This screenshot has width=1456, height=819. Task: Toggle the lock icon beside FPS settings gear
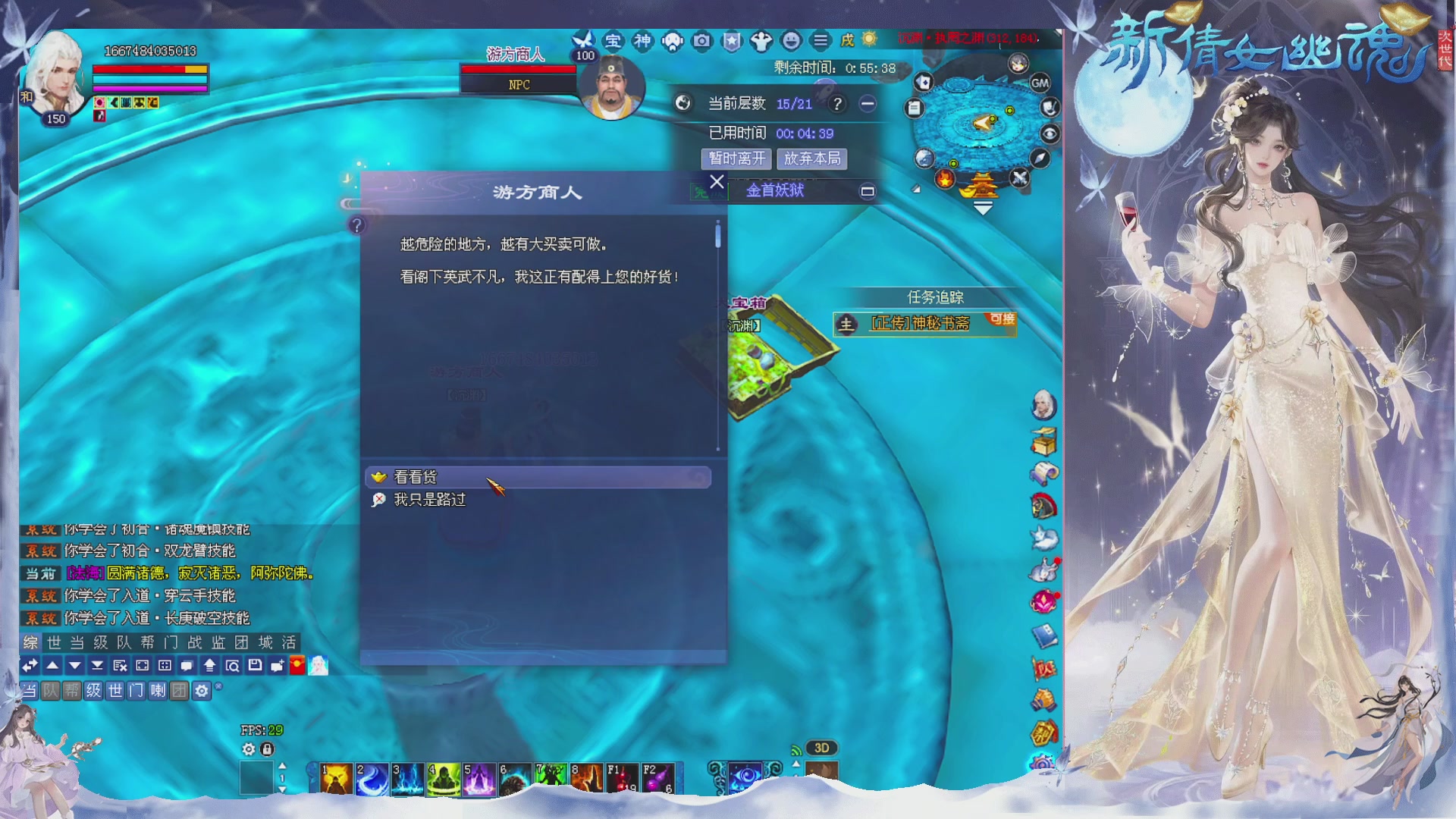[266, 748]
